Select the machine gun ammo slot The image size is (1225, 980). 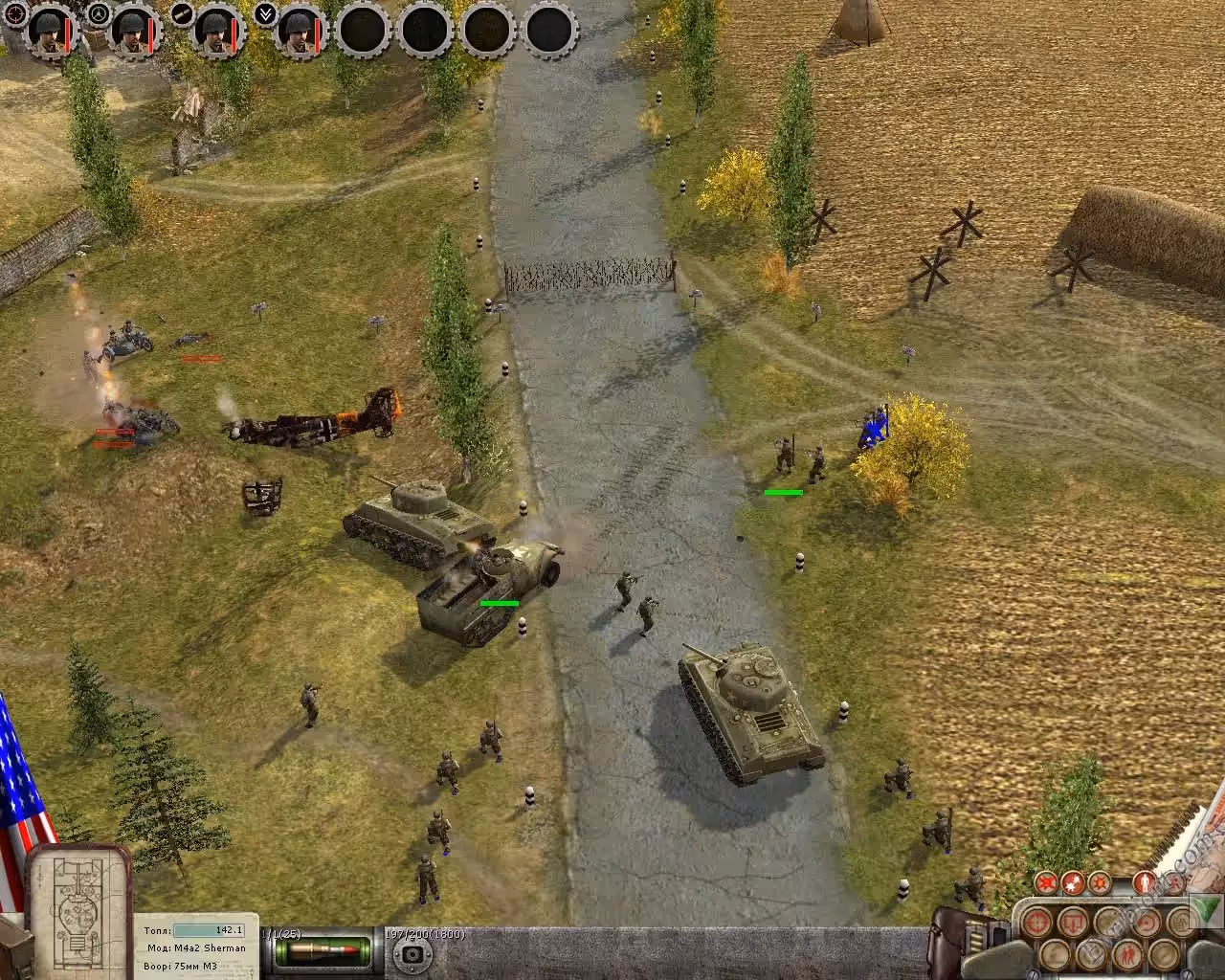tap(412, 954)
